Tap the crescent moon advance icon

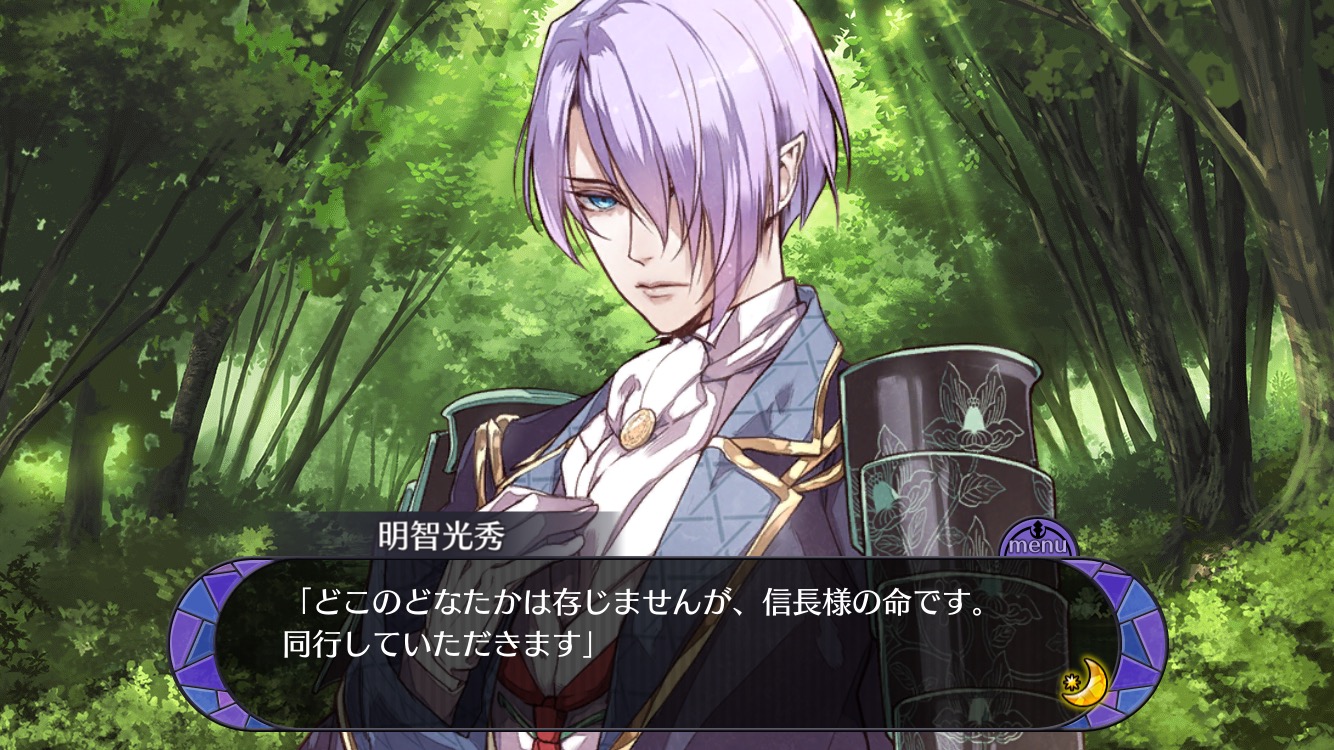(1084, 686)
